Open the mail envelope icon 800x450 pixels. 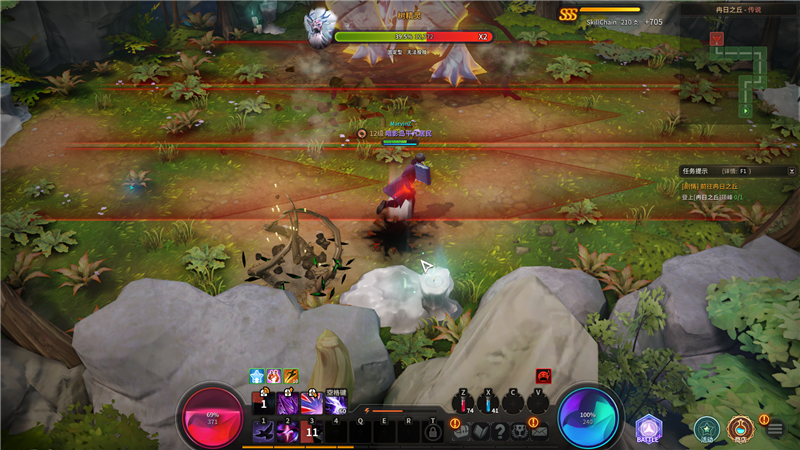[539, 431]
